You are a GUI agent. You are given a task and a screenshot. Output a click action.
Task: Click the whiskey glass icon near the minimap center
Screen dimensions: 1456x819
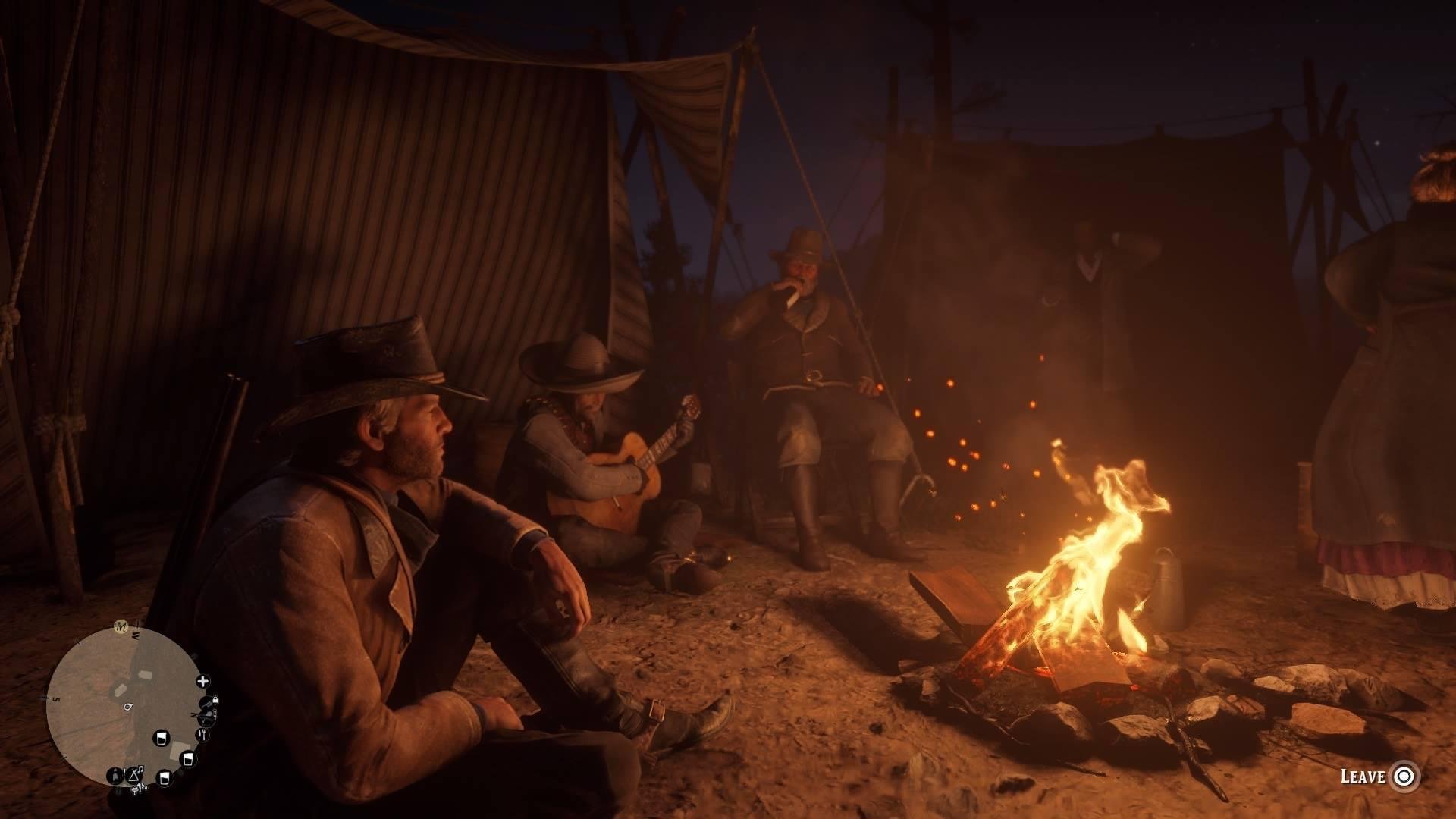click(x=162, y=739)
